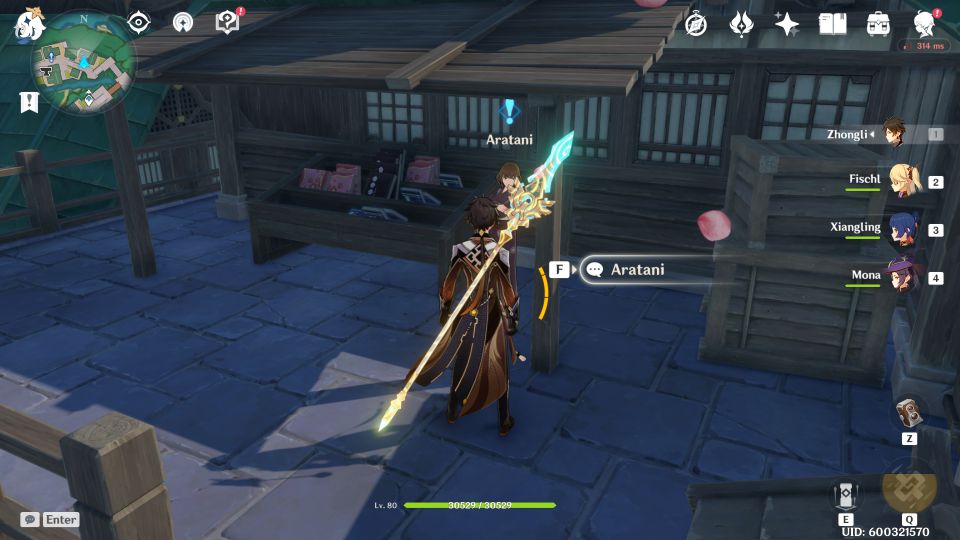960x540 pixels.
Task: Open the character screen portrait icon
Action: [924, 24]
